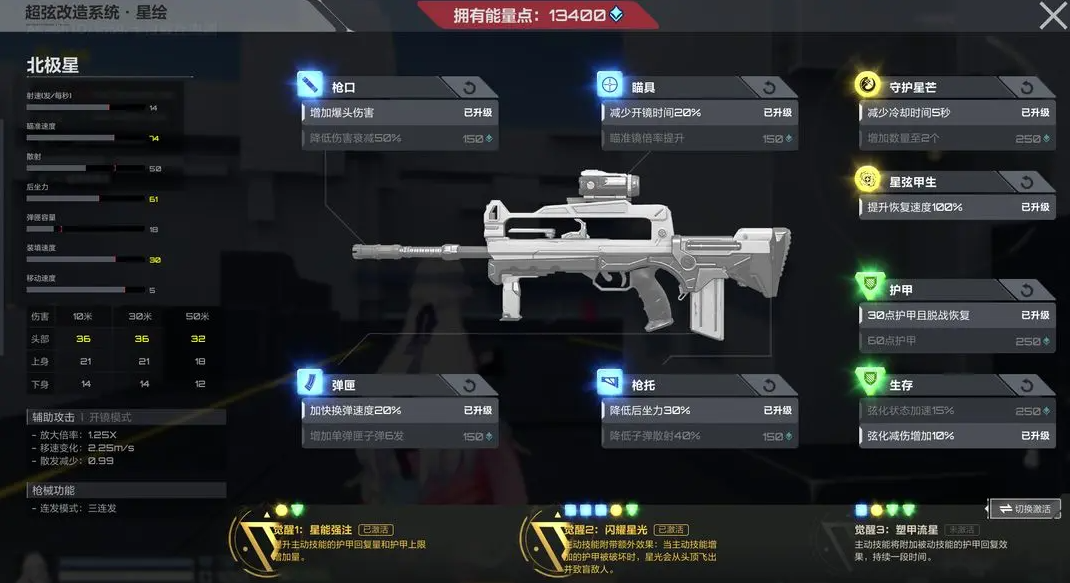
Task: Pick the 增加数量至2个 upgrade option
Action: coord(957,138)
